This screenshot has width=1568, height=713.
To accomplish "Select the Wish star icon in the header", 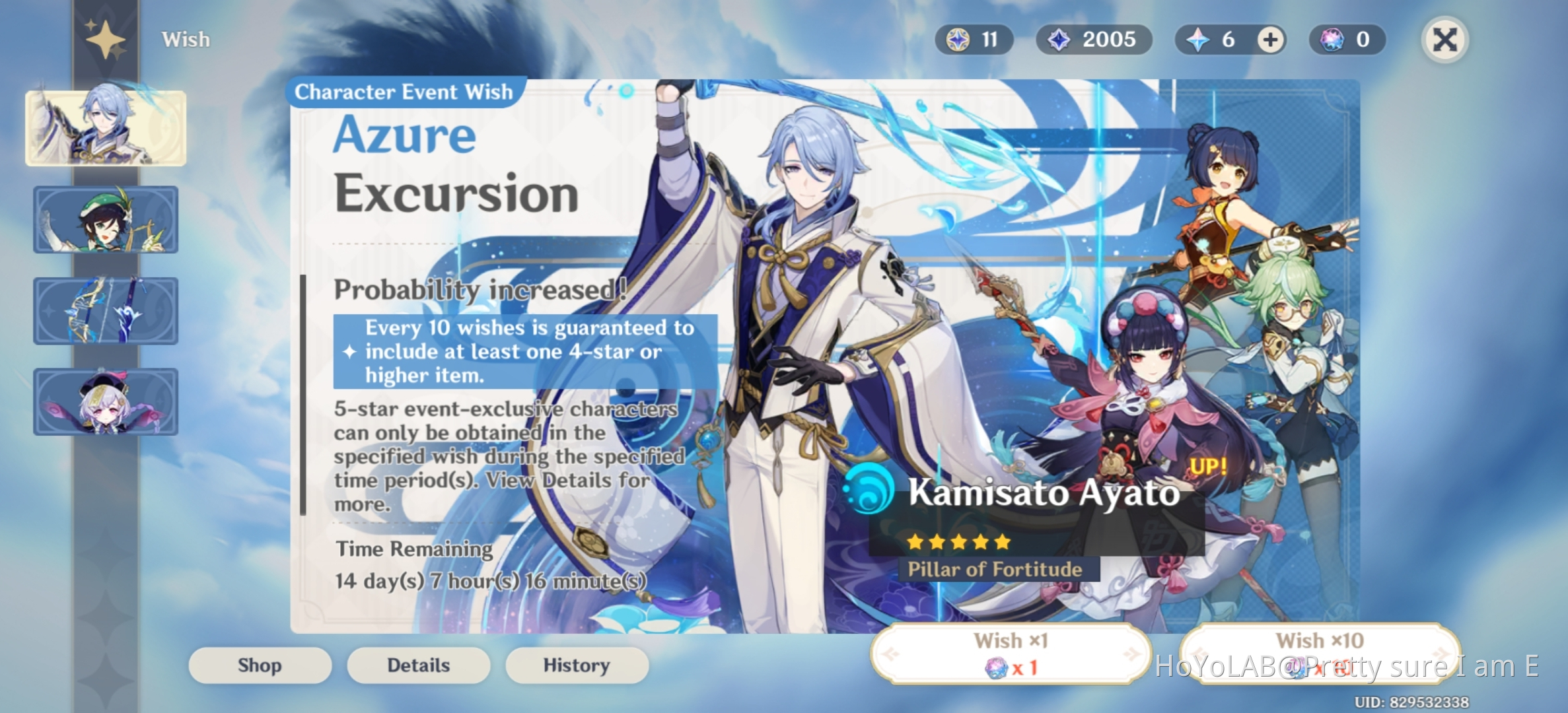I will pyautogui.click(x=104, y=38).
